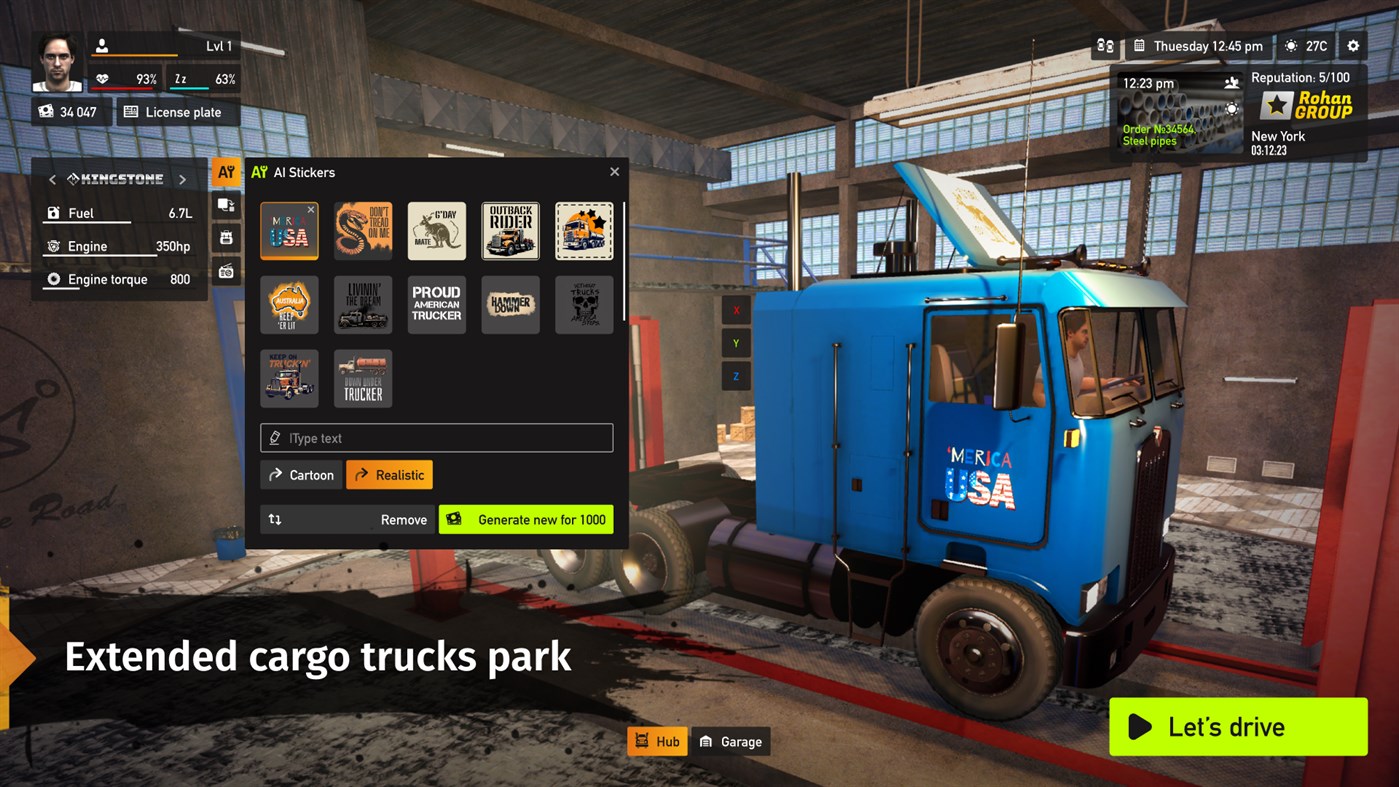The height and width of the screenshot is (787, 1399).
Task: Switch to the Hub tab
Action: pyautogui.click(x=657, y=741)
